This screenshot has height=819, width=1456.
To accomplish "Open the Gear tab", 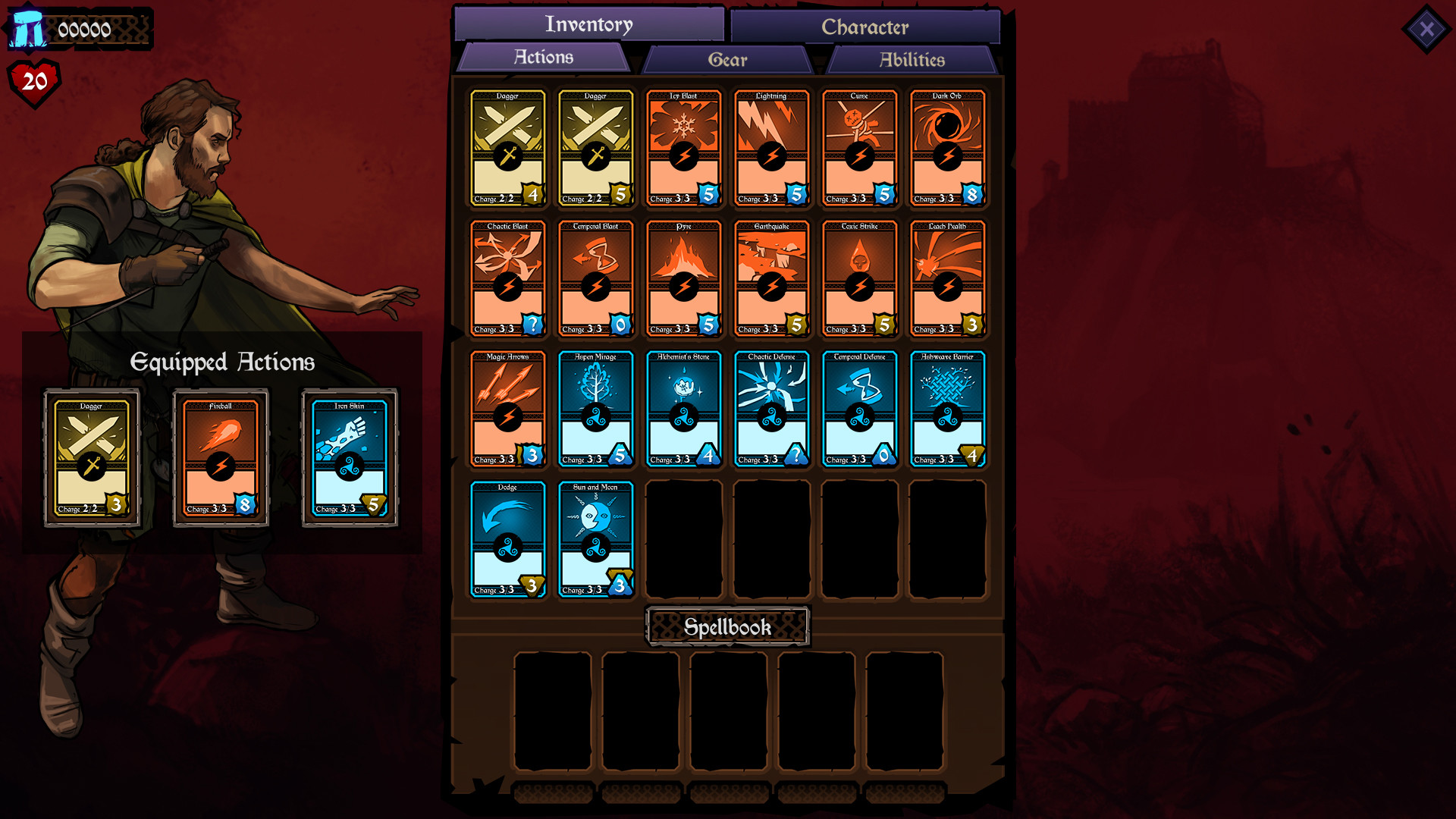I will (x=726, y=59).
